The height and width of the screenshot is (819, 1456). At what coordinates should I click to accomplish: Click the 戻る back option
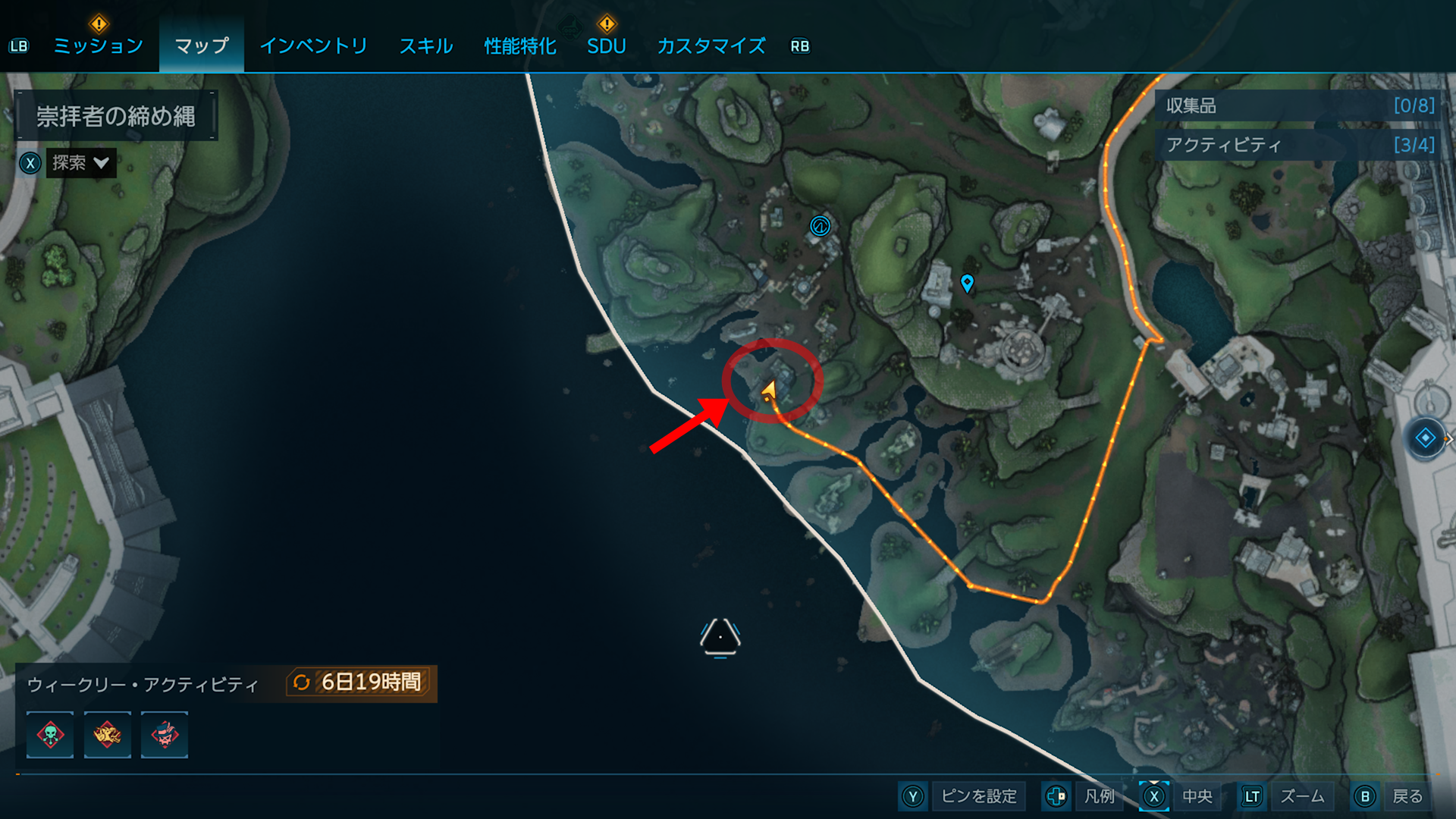click(1407, 796)
